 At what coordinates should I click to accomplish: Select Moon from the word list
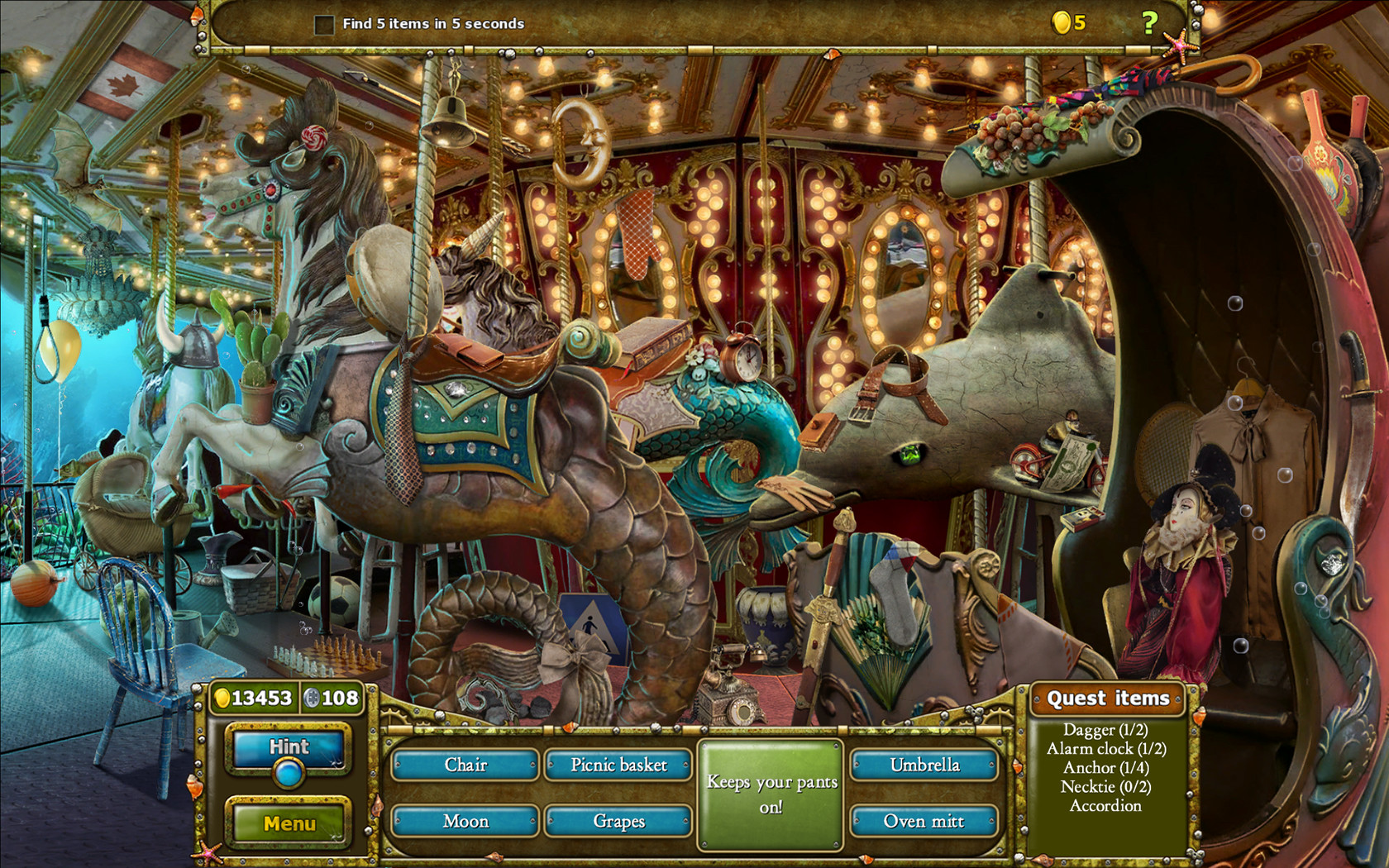point(465,821)
